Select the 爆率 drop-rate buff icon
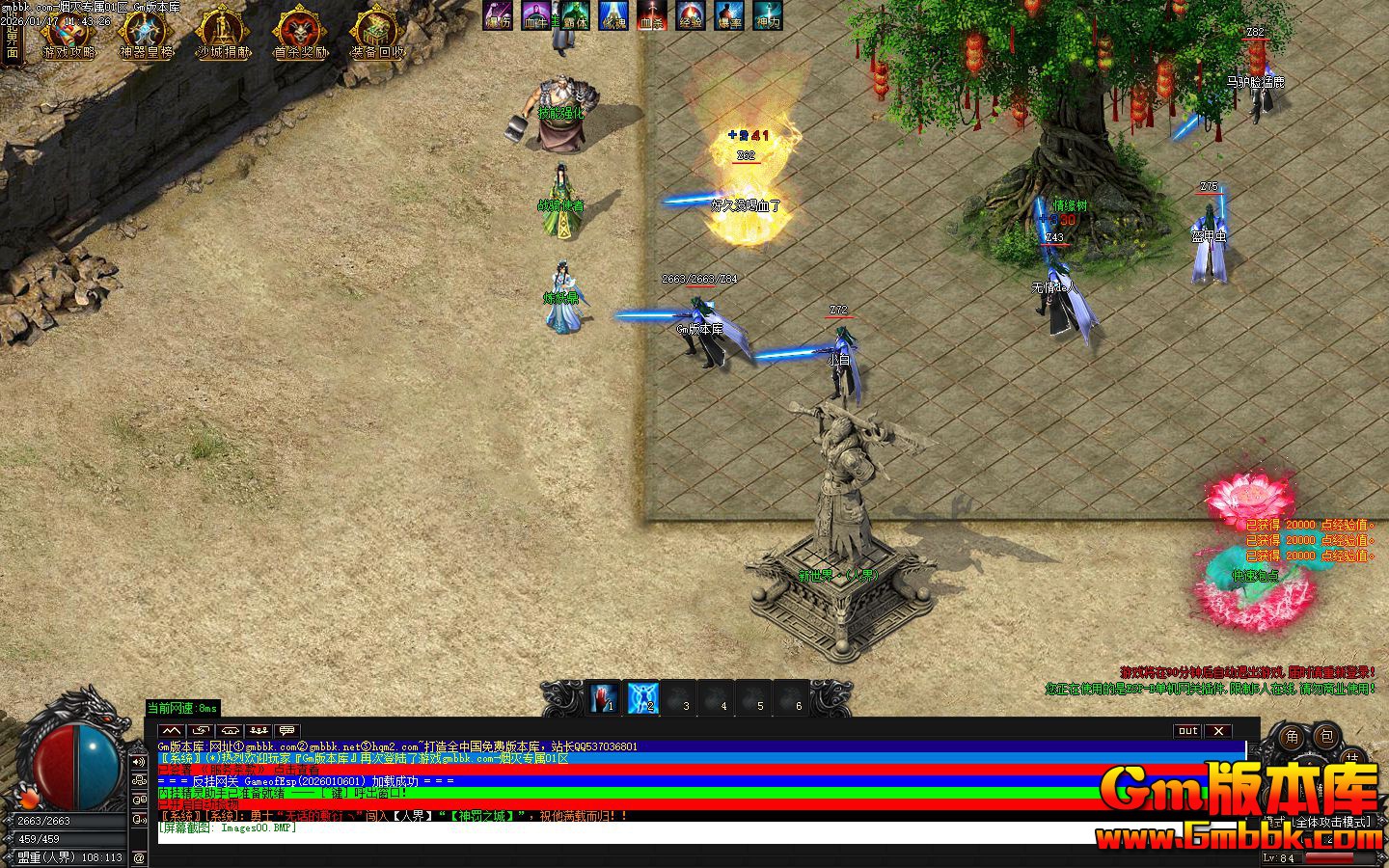 (x=729, y=15)
